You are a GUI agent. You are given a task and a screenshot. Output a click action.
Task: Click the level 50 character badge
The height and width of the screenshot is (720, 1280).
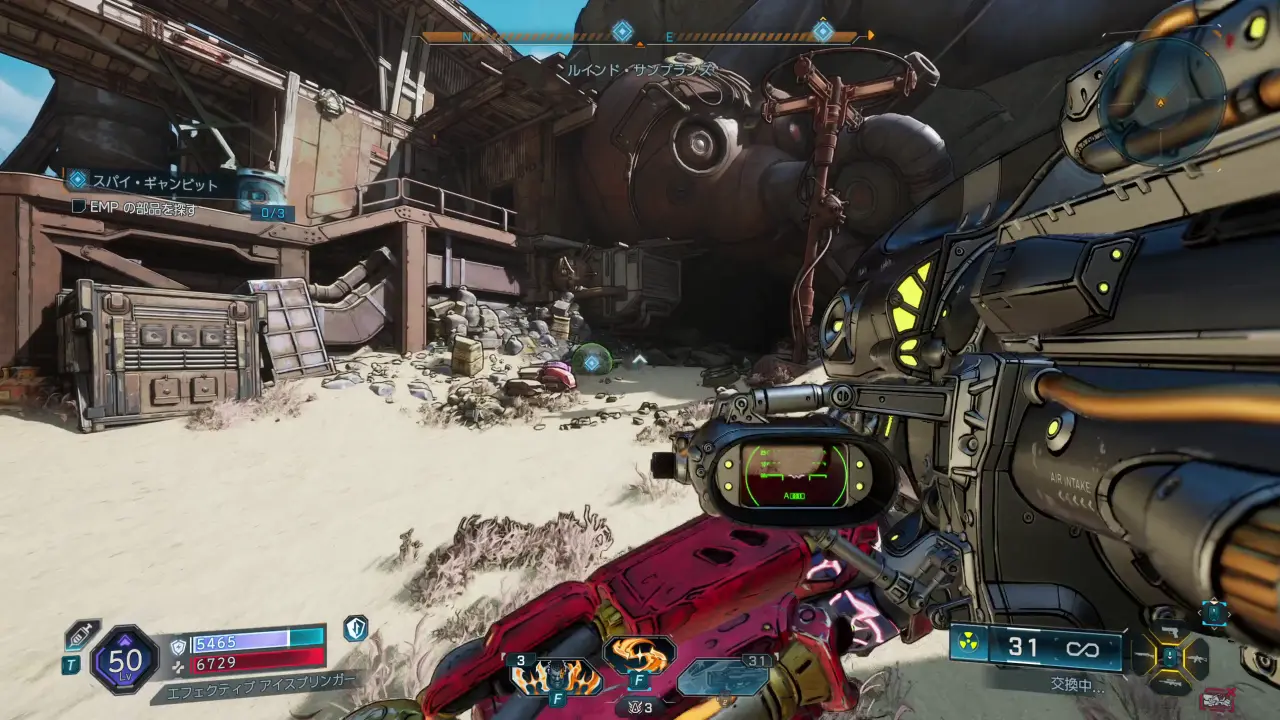[x=125, y=659]
